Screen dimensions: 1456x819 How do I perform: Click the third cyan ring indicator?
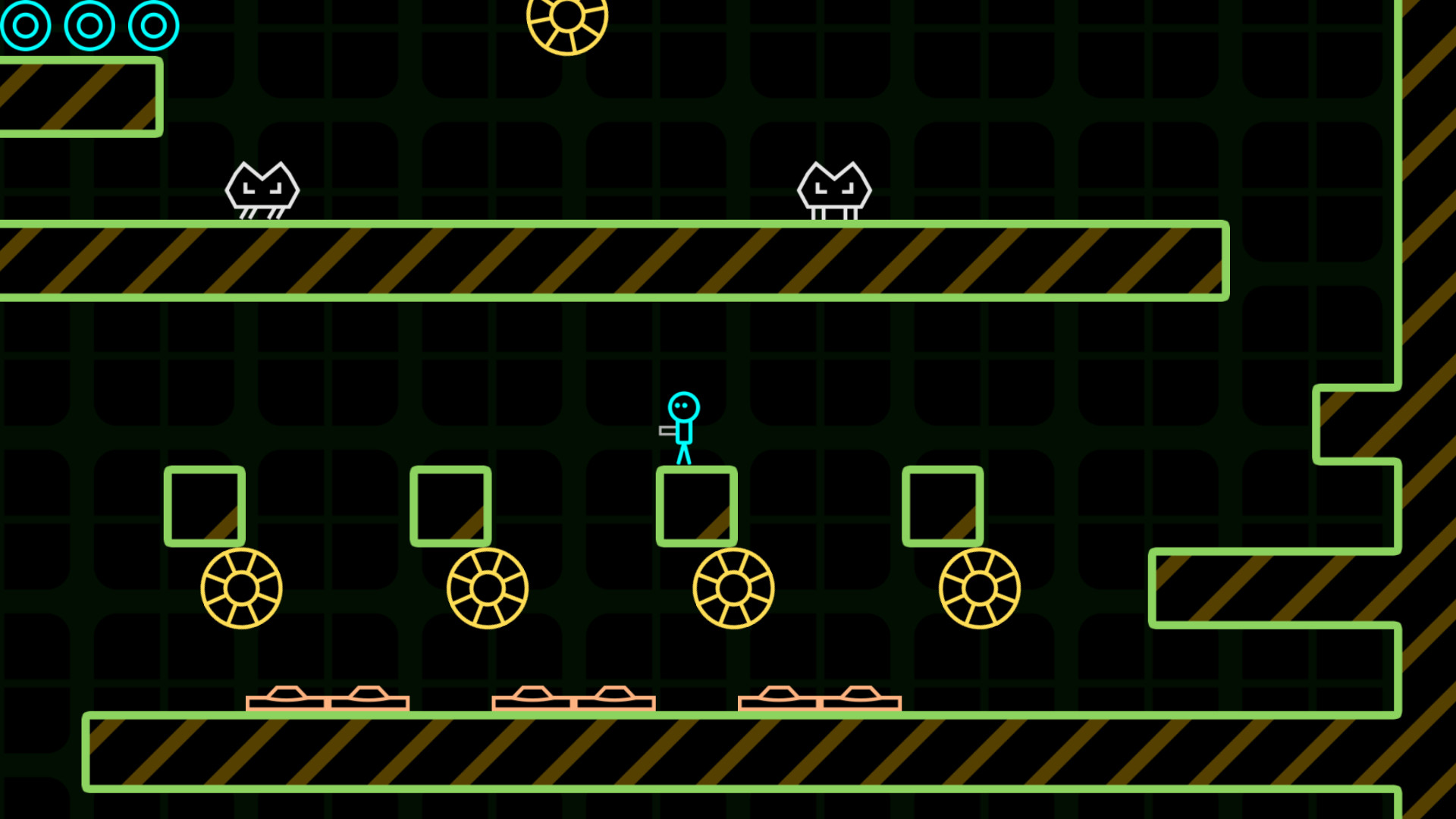click(x=153, y=25)
